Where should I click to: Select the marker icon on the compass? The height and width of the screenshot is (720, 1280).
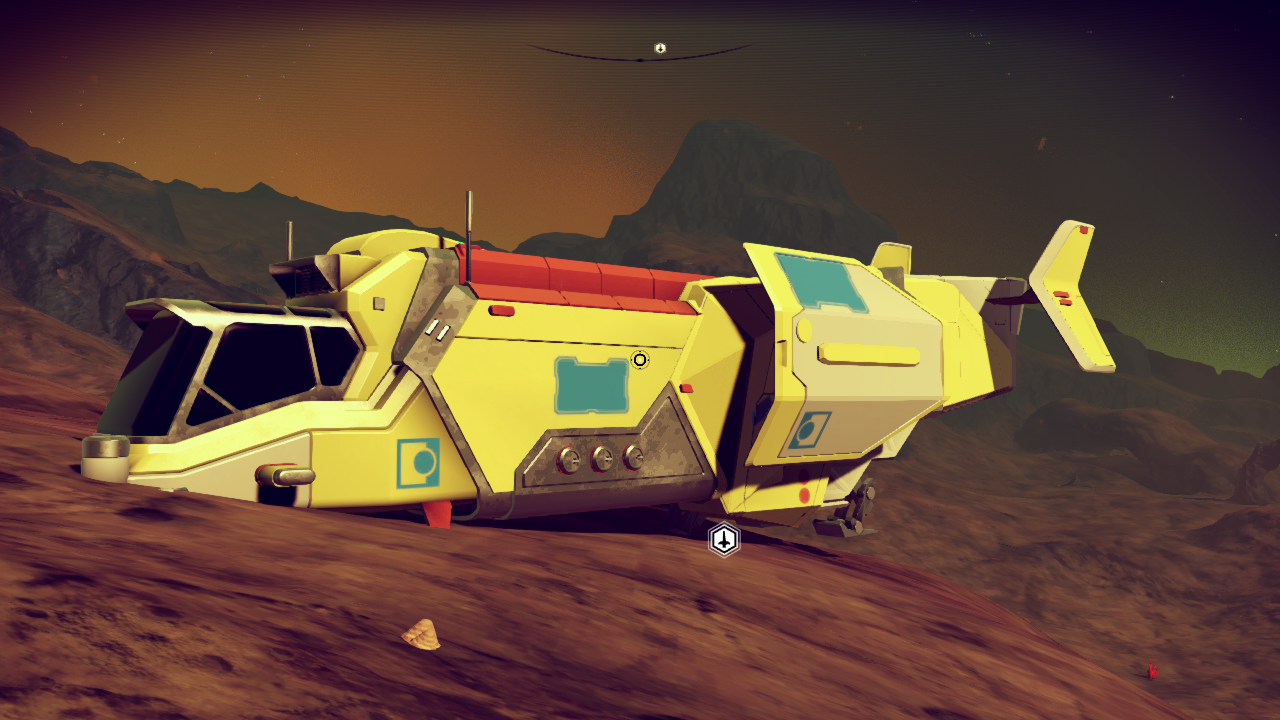click(660, 48)
